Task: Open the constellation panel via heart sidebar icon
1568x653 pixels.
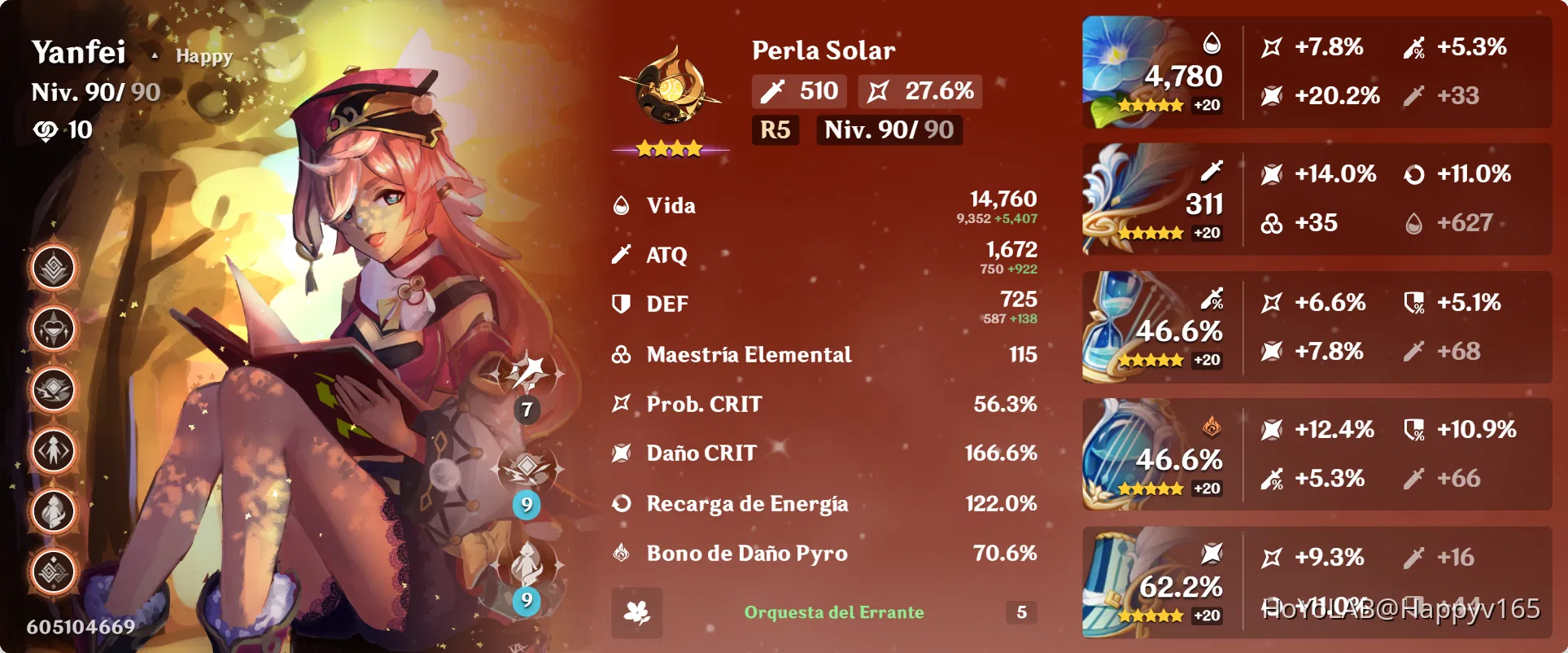Action: pyautogui.click(x=51, y=328)
